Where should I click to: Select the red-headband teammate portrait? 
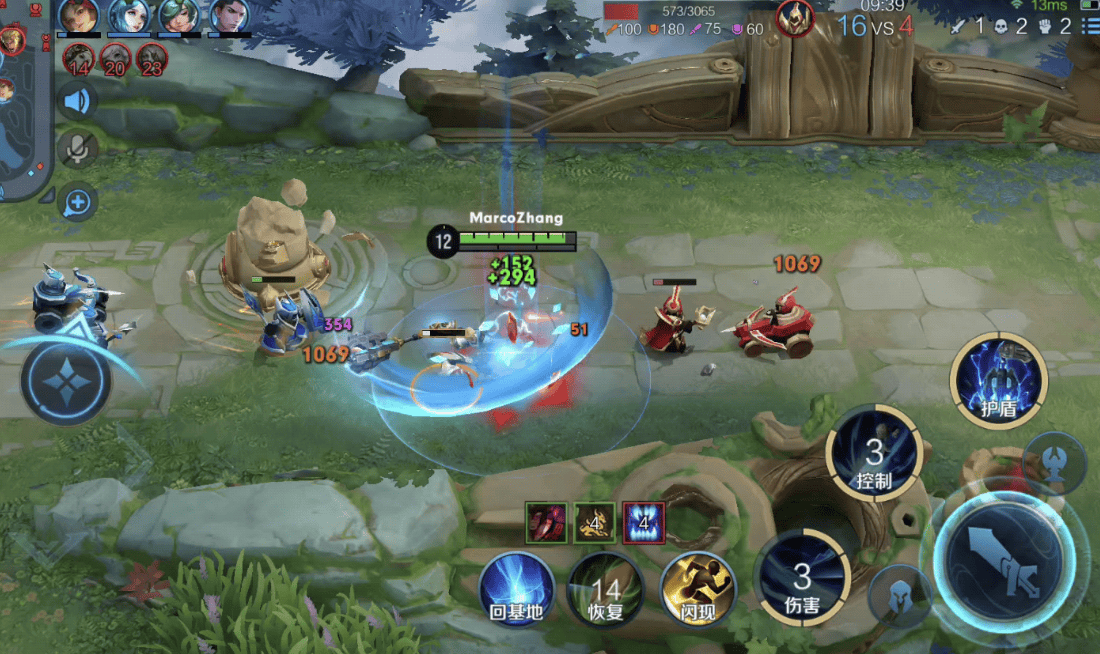(78, 16)
